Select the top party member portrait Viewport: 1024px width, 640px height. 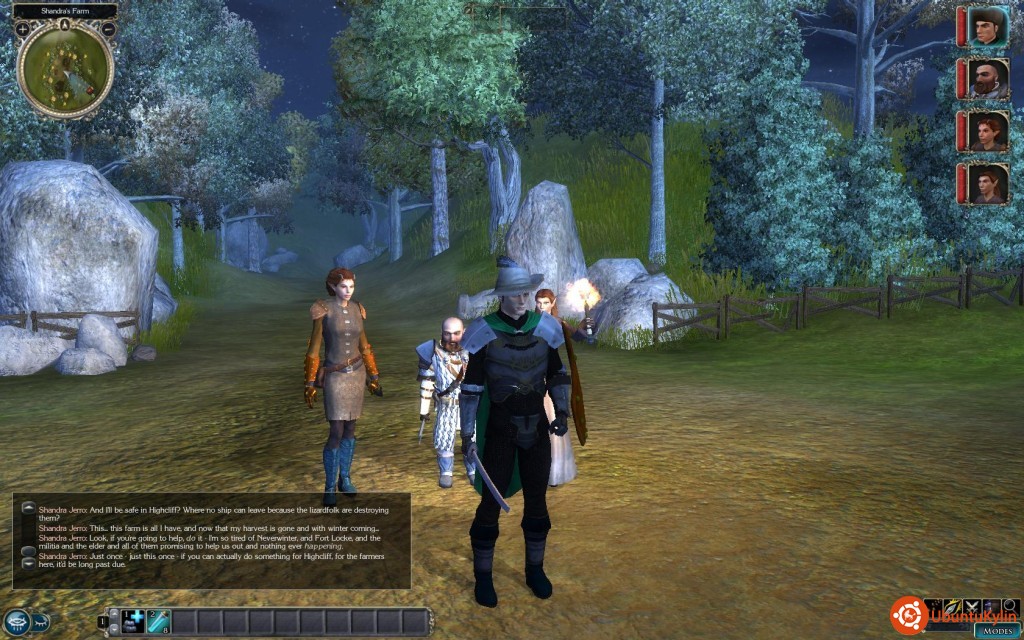point(988,27)
